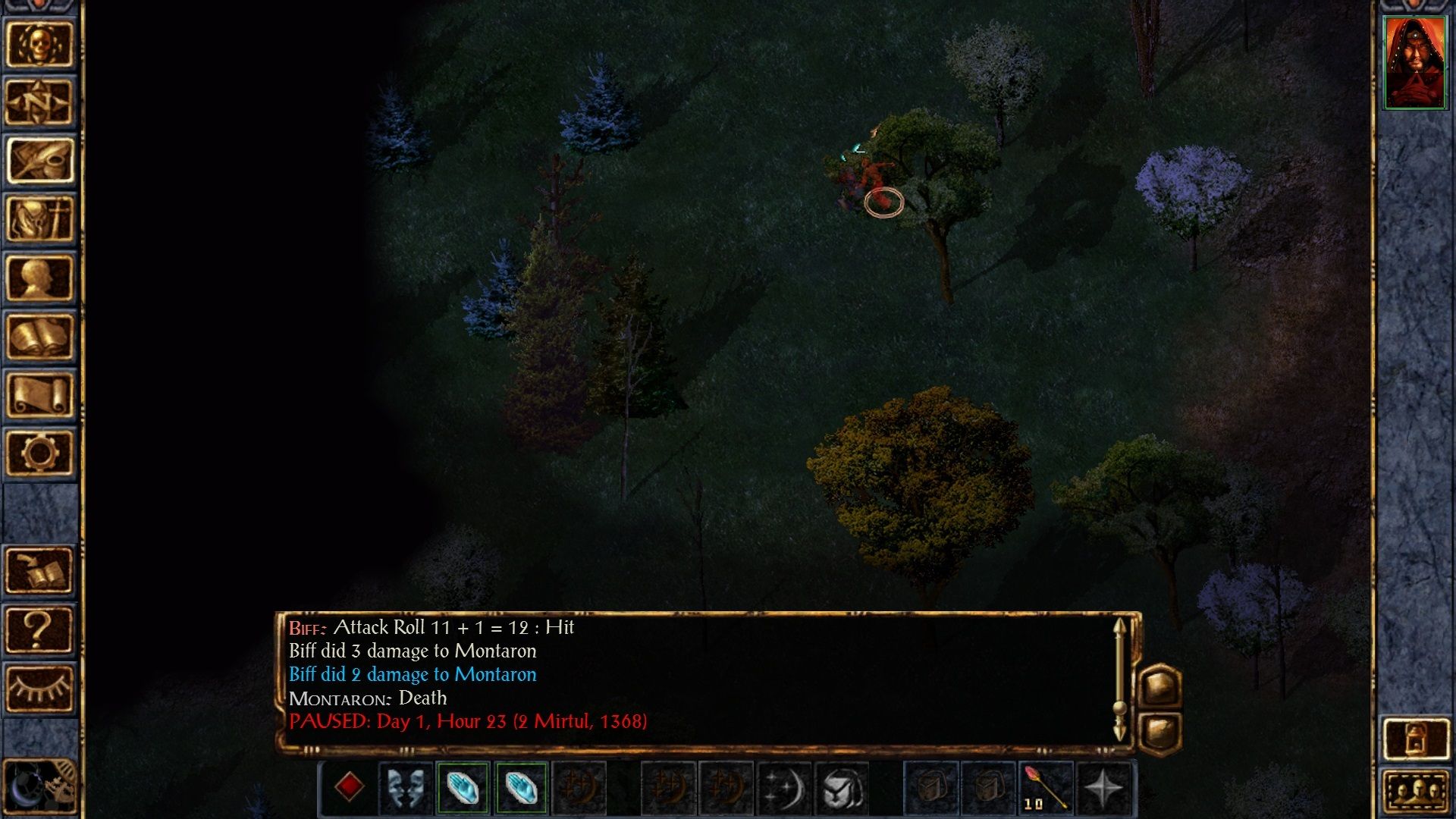Open the four-point star special abilities
The width and height of the screenshot is (1456, 819).
coord(1103,787)
